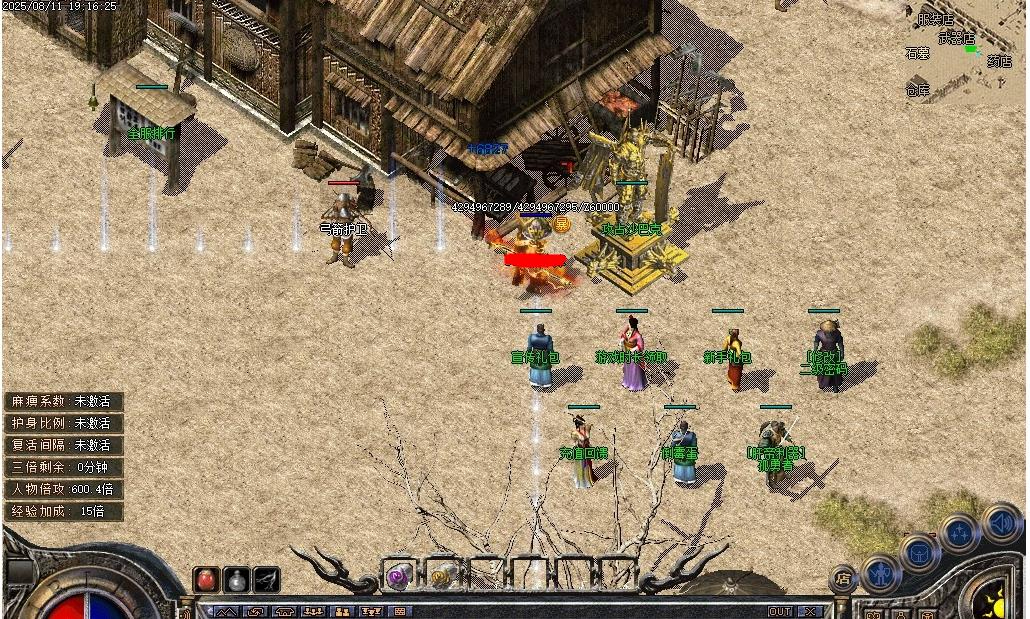Select the red potion quick slot
This screenshot has height=619, width=1030.
point(206,579)
